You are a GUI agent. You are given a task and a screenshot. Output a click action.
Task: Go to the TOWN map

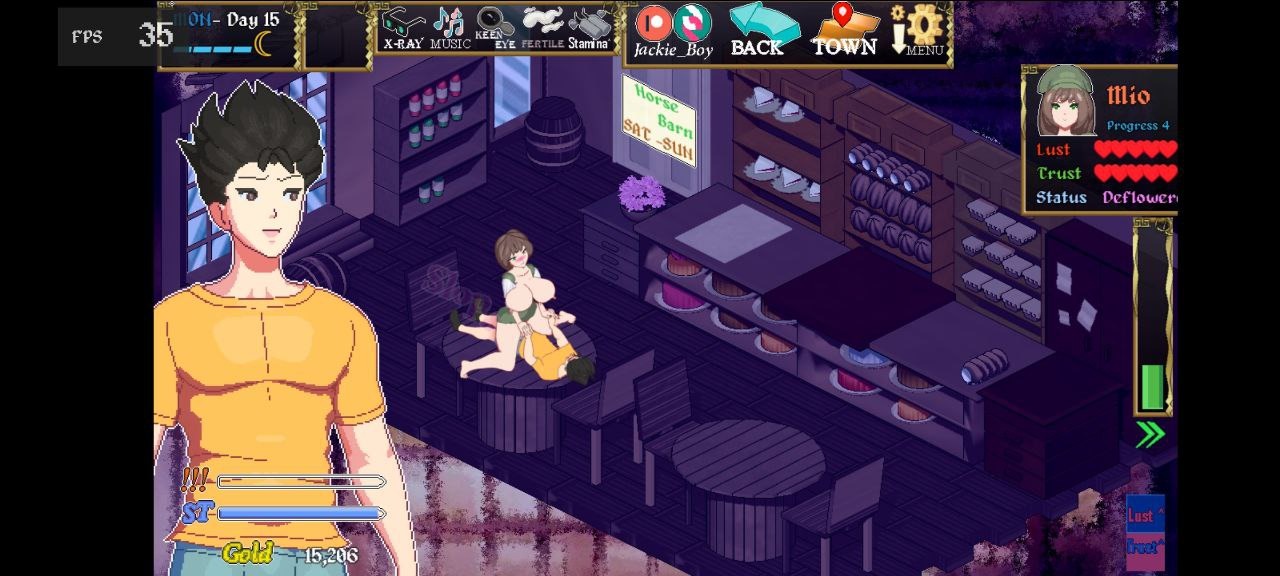(845, 29)
